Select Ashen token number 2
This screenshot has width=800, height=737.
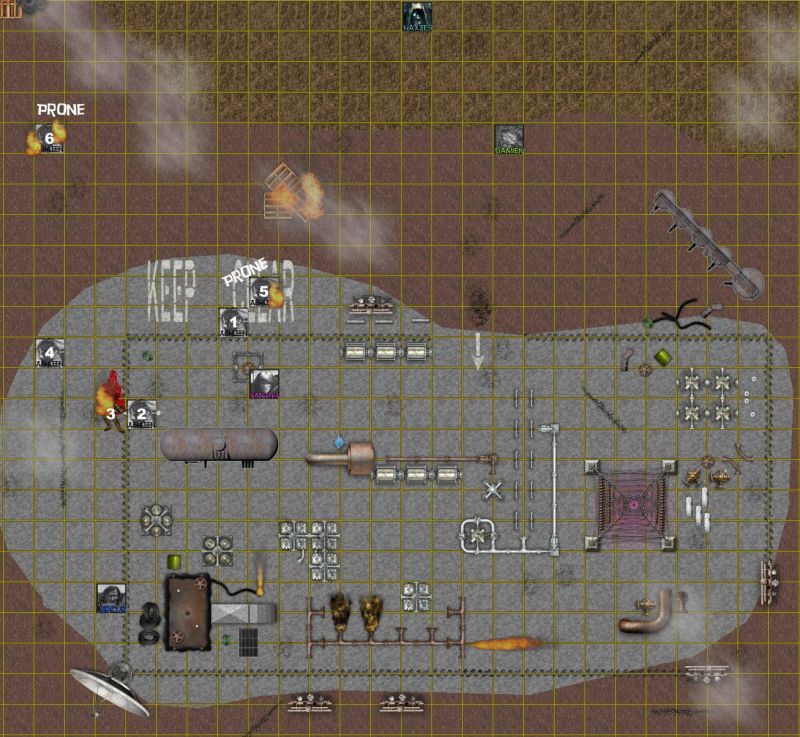click(x=141, y=413)
